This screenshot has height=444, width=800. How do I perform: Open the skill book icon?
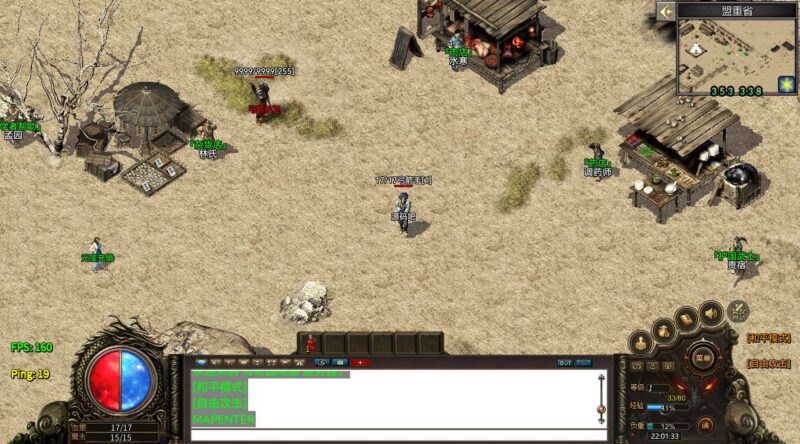687,318
